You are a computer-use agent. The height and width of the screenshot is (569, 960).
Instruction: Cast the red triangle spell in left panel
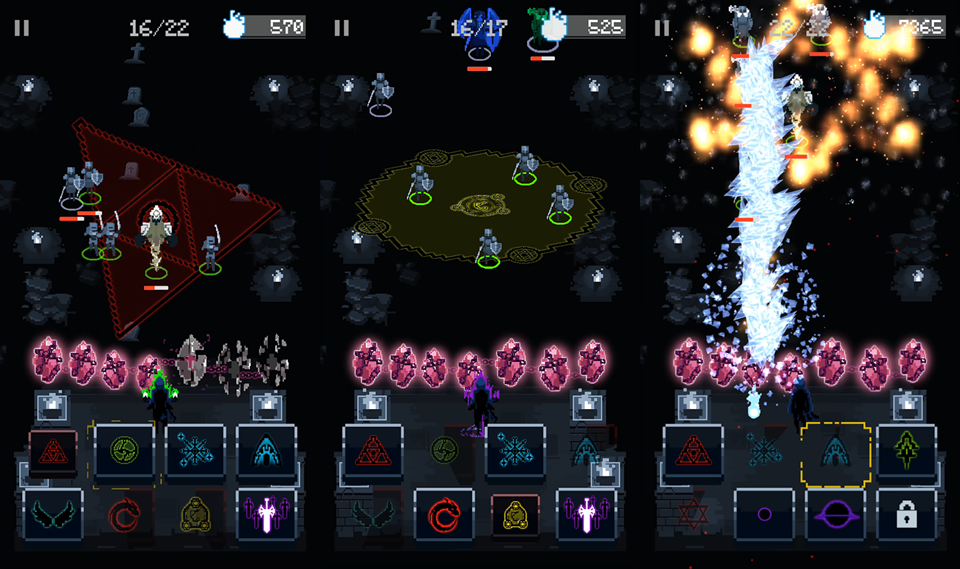[53, 452]
